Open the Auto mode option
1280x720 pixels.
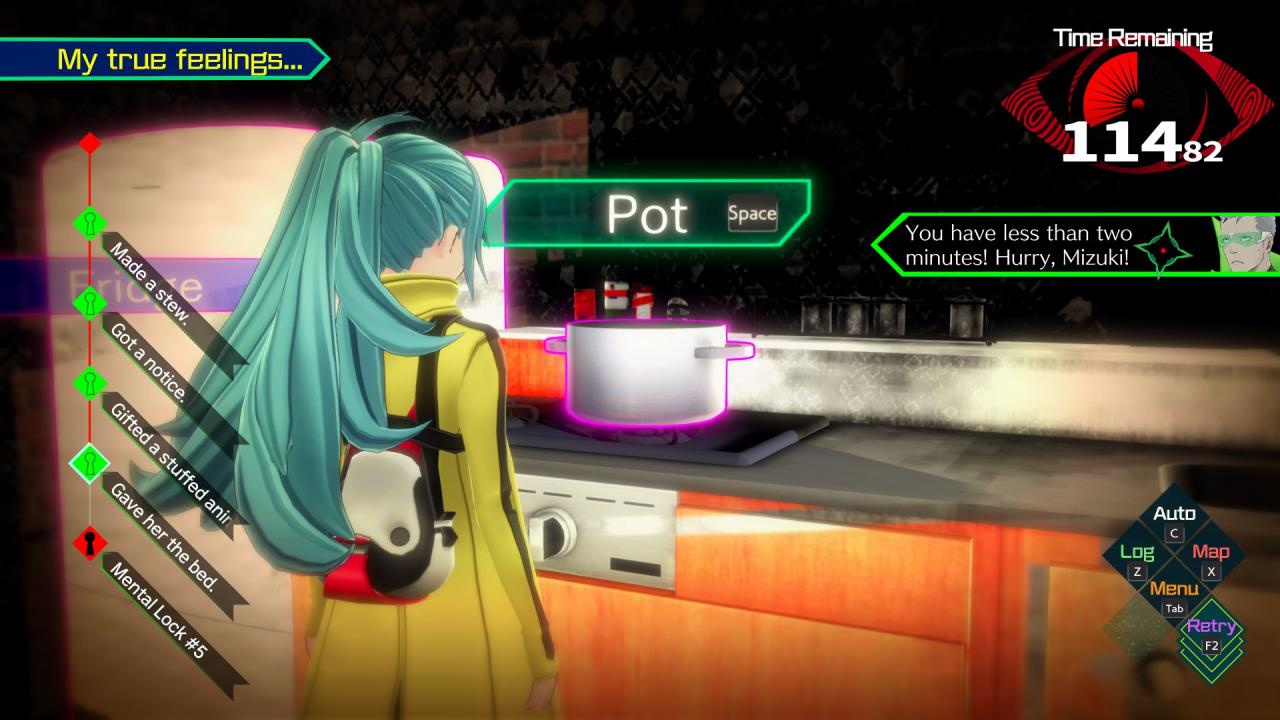(1174, 521)
